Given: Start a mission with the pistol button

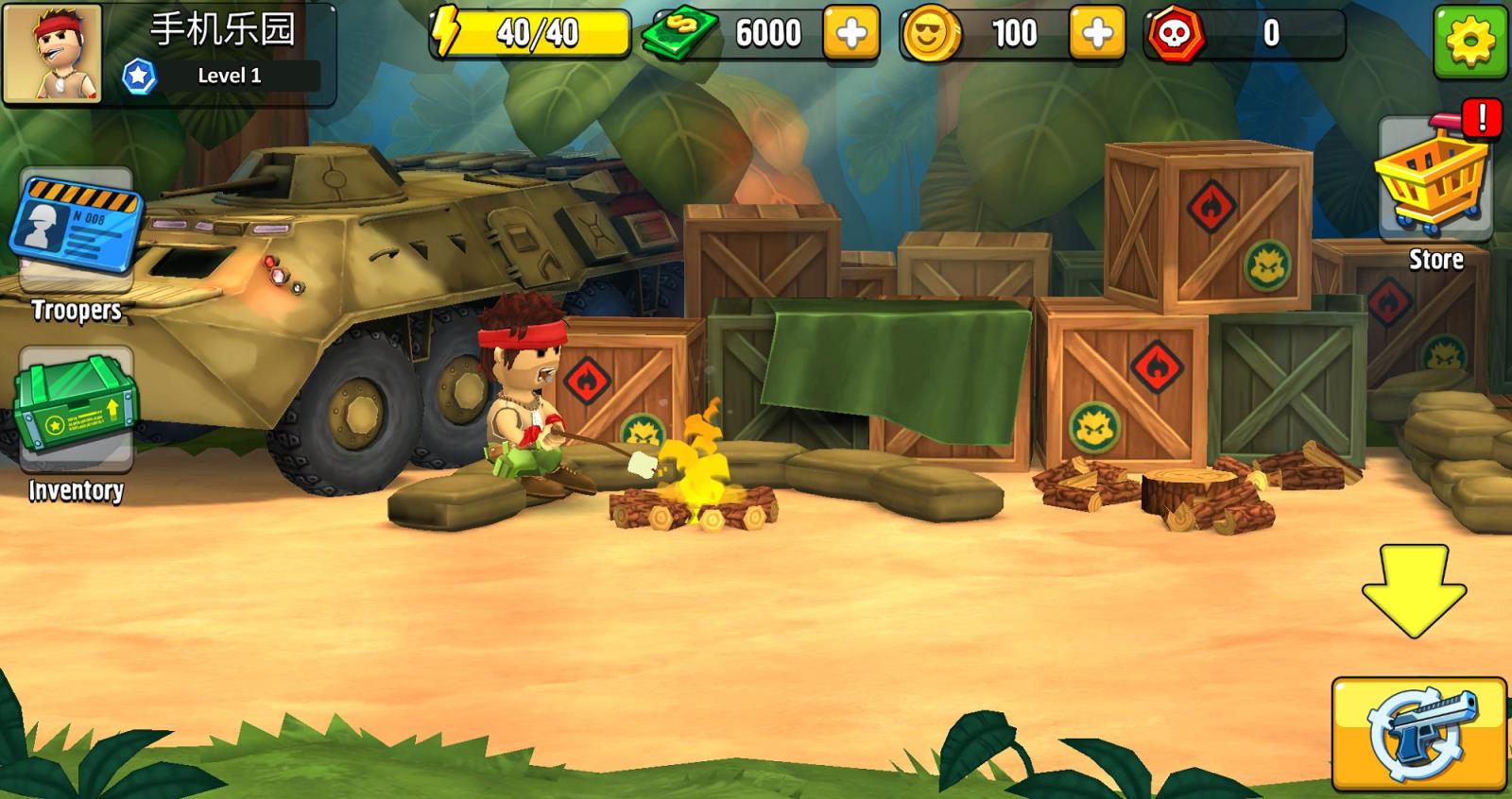Looking at the screenshot, I should pyautogui.click(x=1418, y=734).
